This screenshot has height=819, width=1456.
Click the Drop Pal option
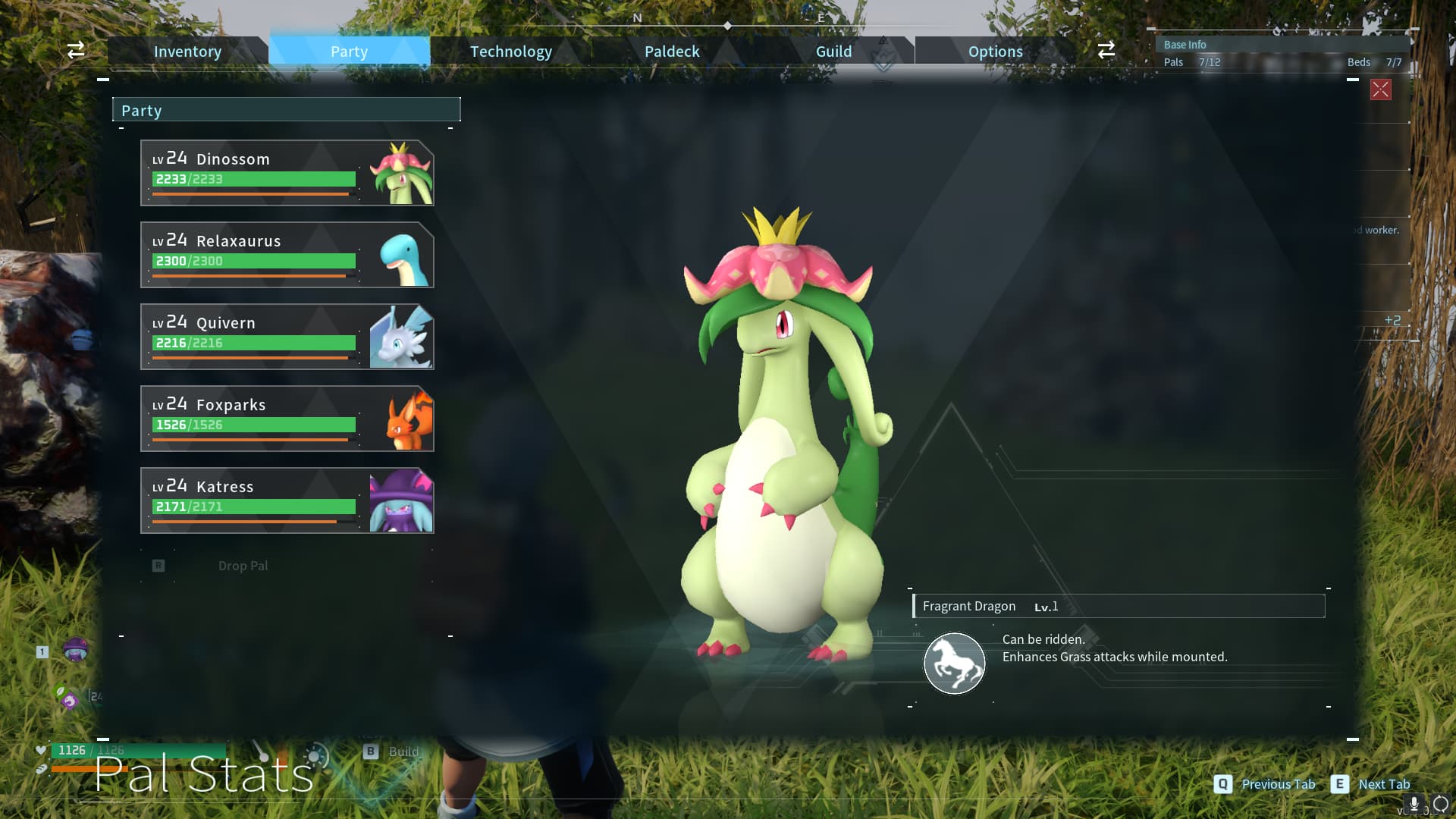click(243, 566)
